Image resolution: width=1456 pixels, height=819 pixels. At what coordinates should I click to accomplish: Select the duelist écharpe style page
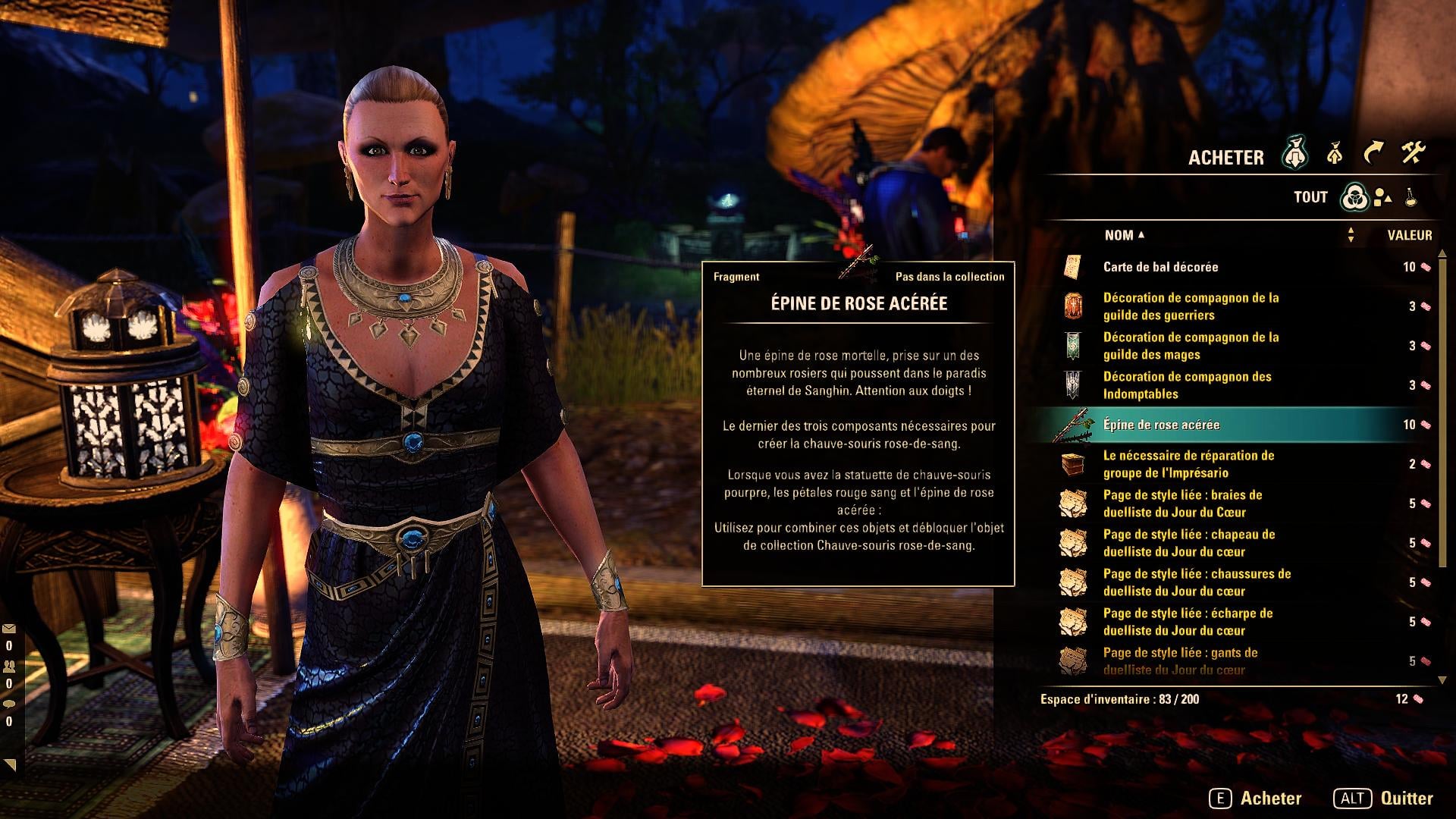1188,622
